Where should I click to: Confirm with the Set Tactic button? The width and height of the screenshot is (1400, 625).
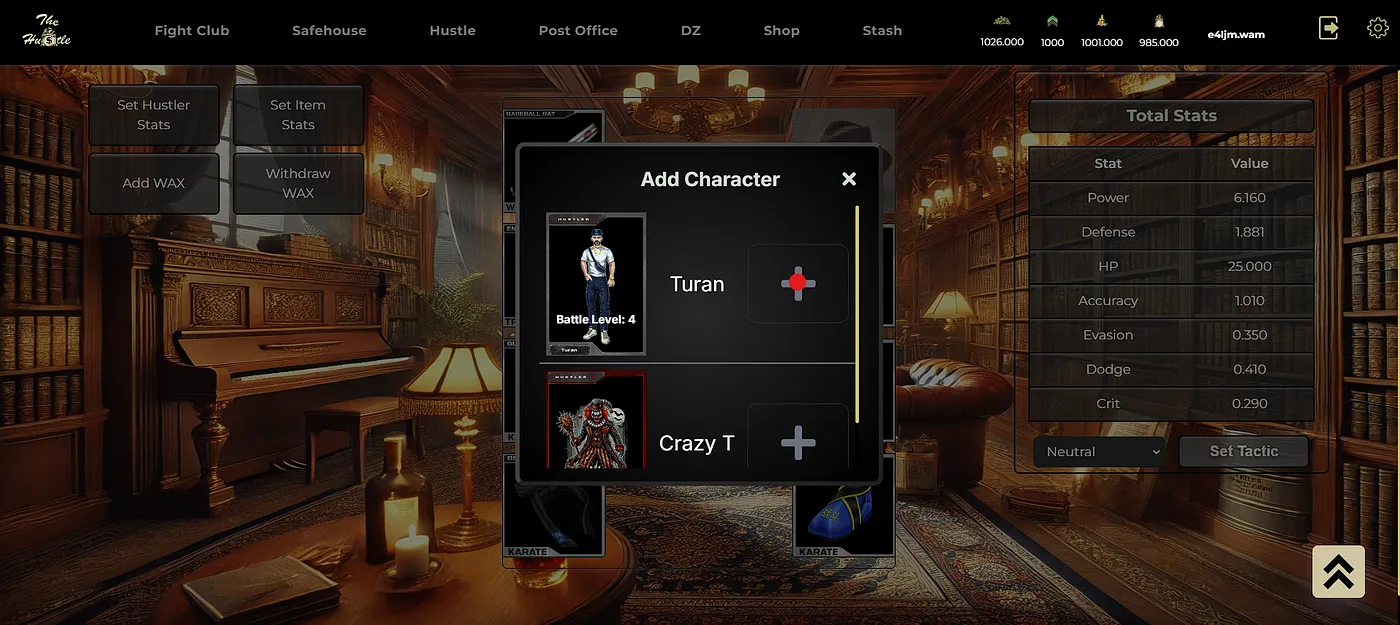click(x=1243, y=451)
